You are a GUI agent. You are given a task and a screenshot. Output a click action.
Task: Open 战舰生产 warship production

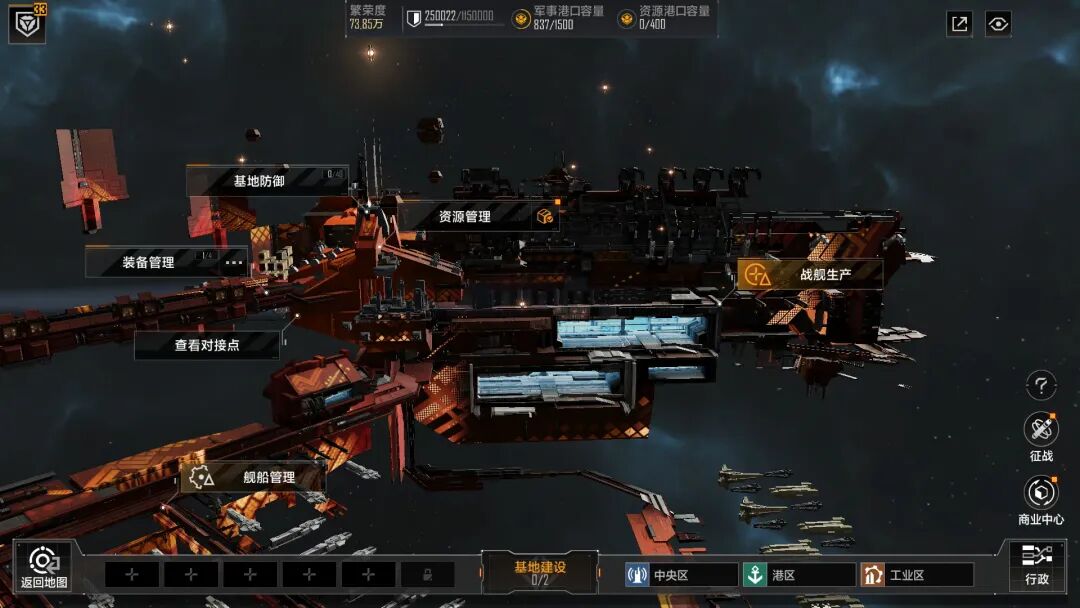coord(810,274)
